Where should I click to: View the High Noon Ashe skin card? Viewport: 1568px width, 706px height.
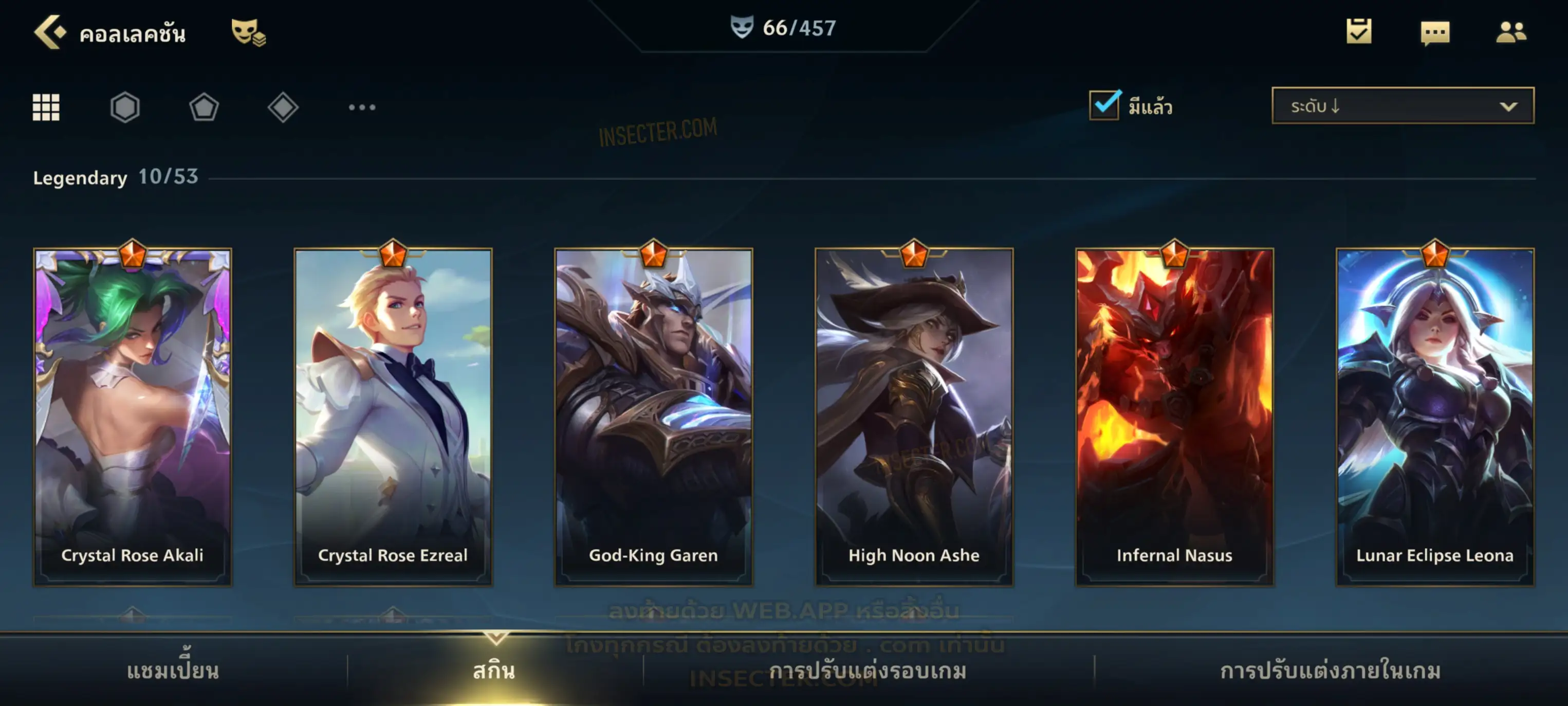point(914,417)
